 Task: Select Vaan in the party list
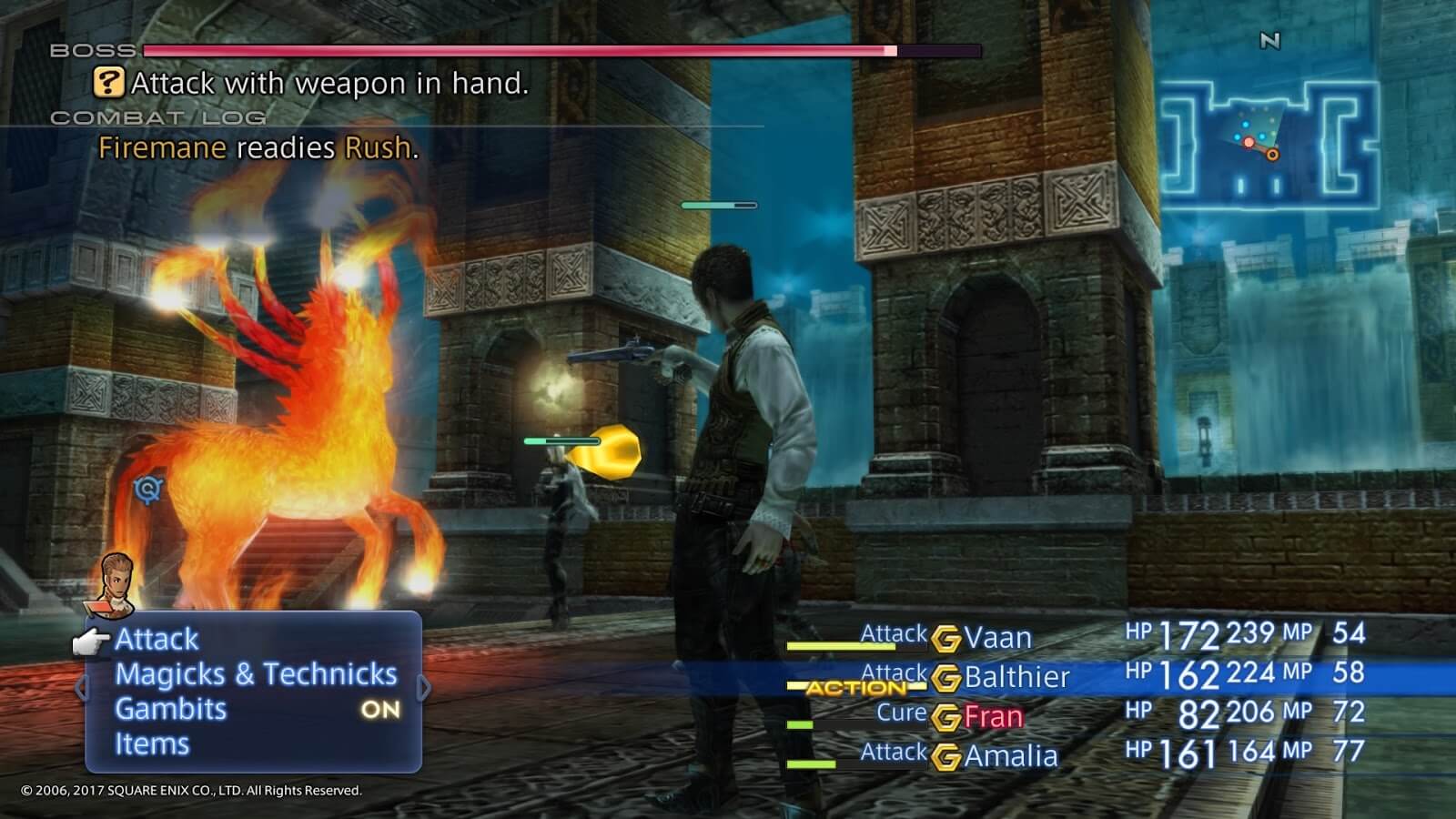coord(997,638)
